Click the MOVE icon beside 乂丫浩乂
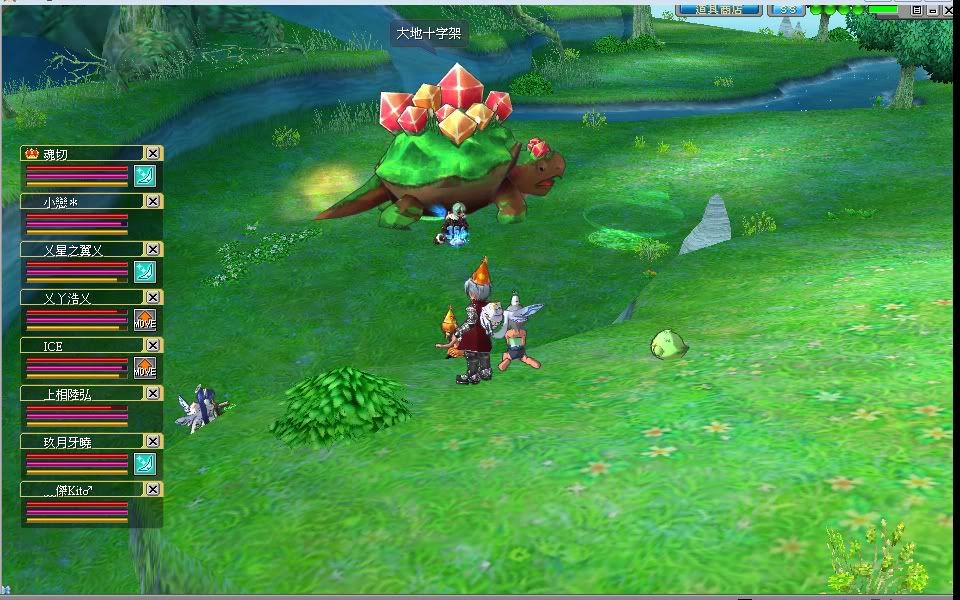Screen dimensions: 960x600 pyautogui.click(x=145, y=320)
